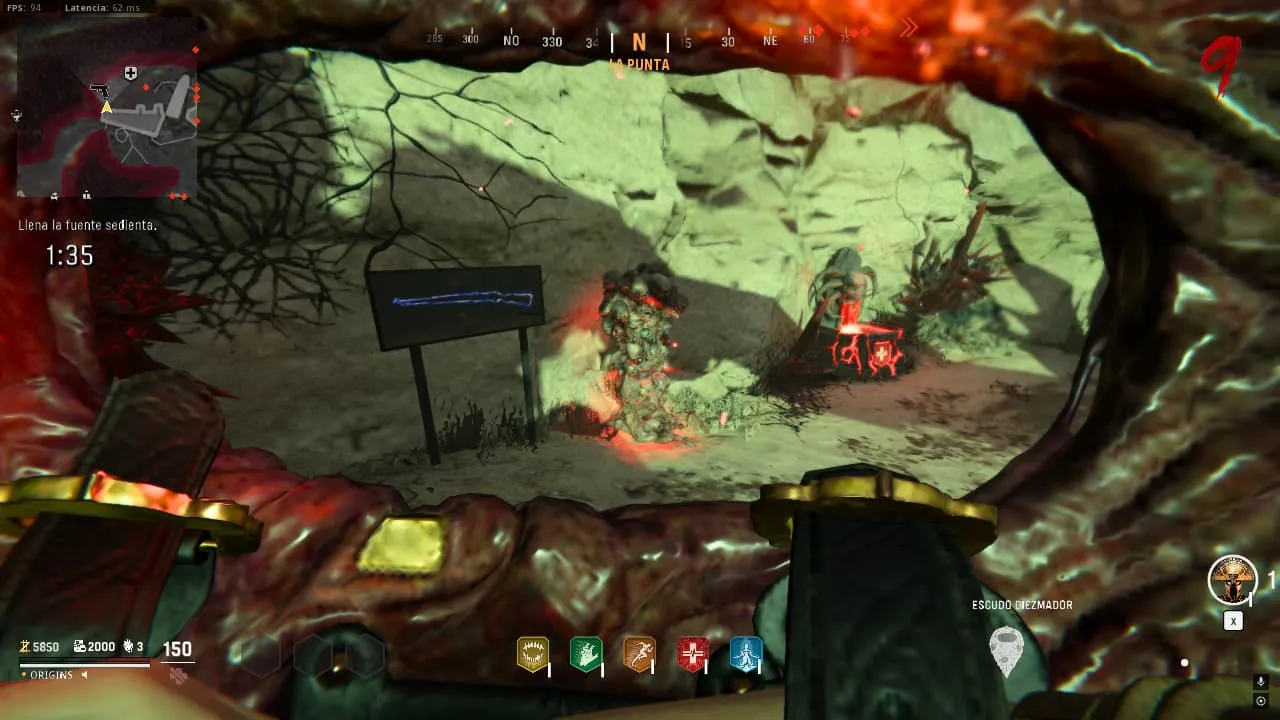This screenshot has width=1280, height=720.
Task: Choose the orange running man perk icon
Action: [x=639, y=654]
